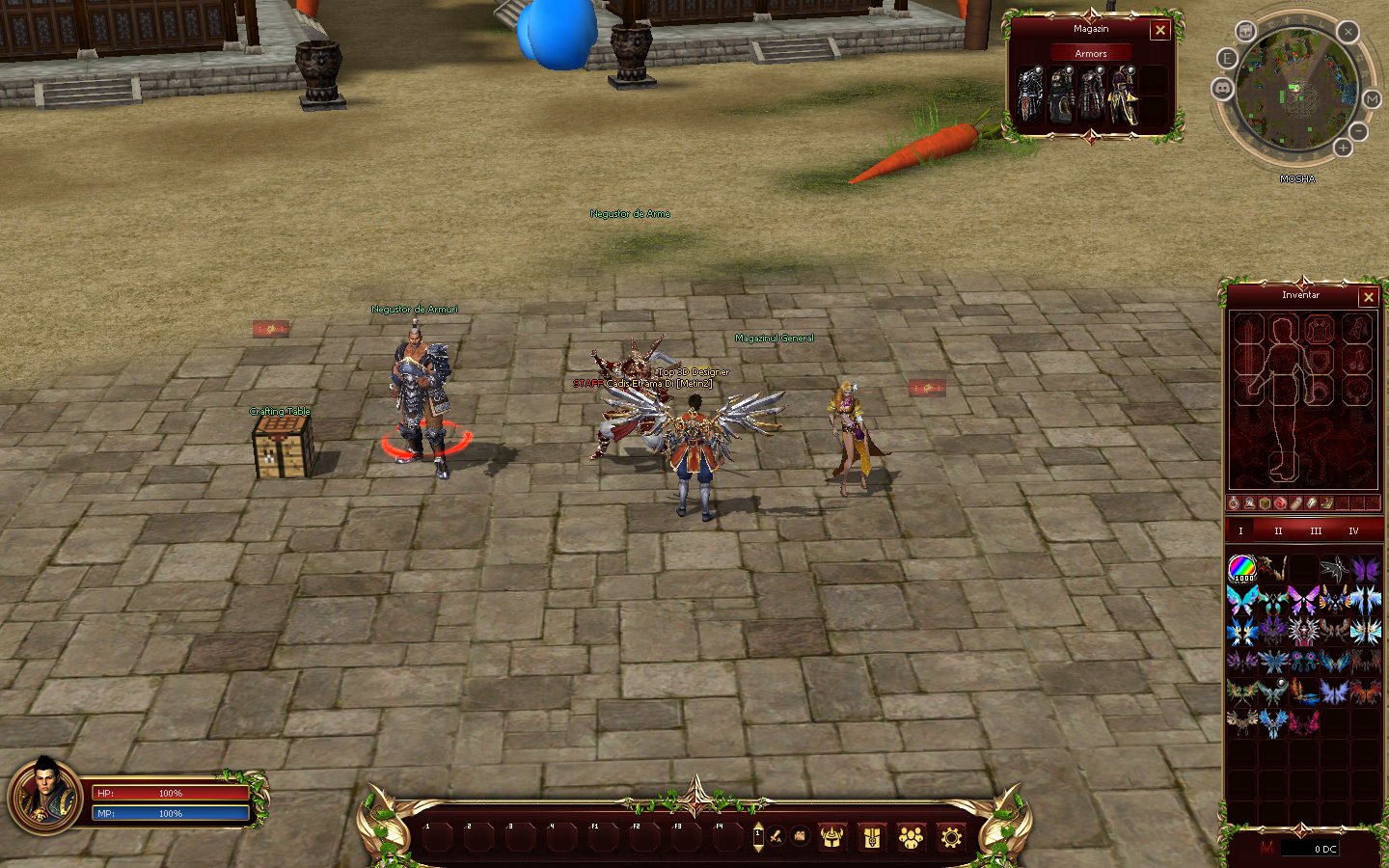Image resolution: width=1389 pixels, height=868 pixels.
Task: Open the settings gear menu
Action: click(x=951, y=837)
